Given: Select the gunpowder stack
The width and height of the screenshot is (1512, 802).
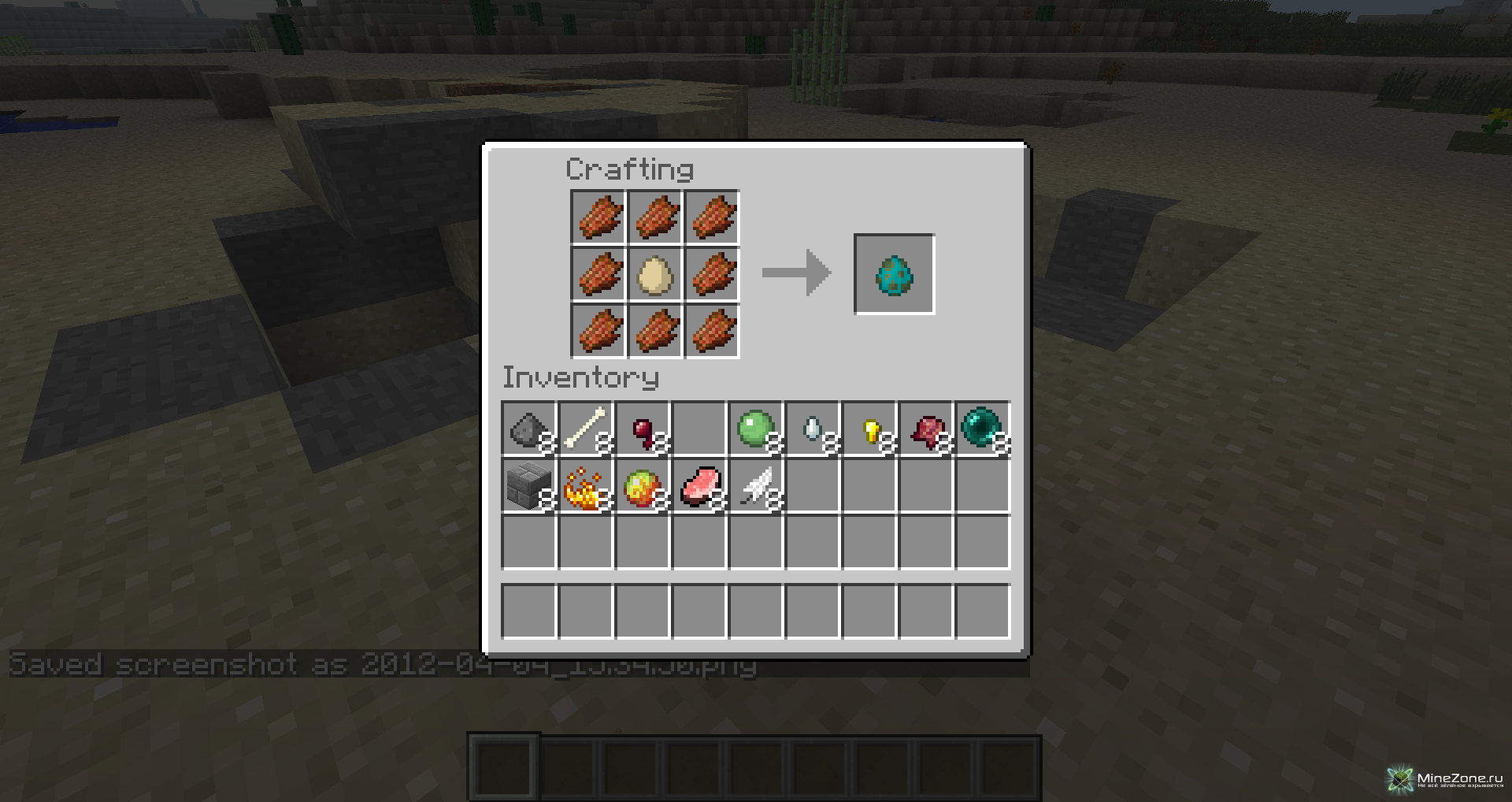Looking at the screenshot, I should [x=529, y=429].
